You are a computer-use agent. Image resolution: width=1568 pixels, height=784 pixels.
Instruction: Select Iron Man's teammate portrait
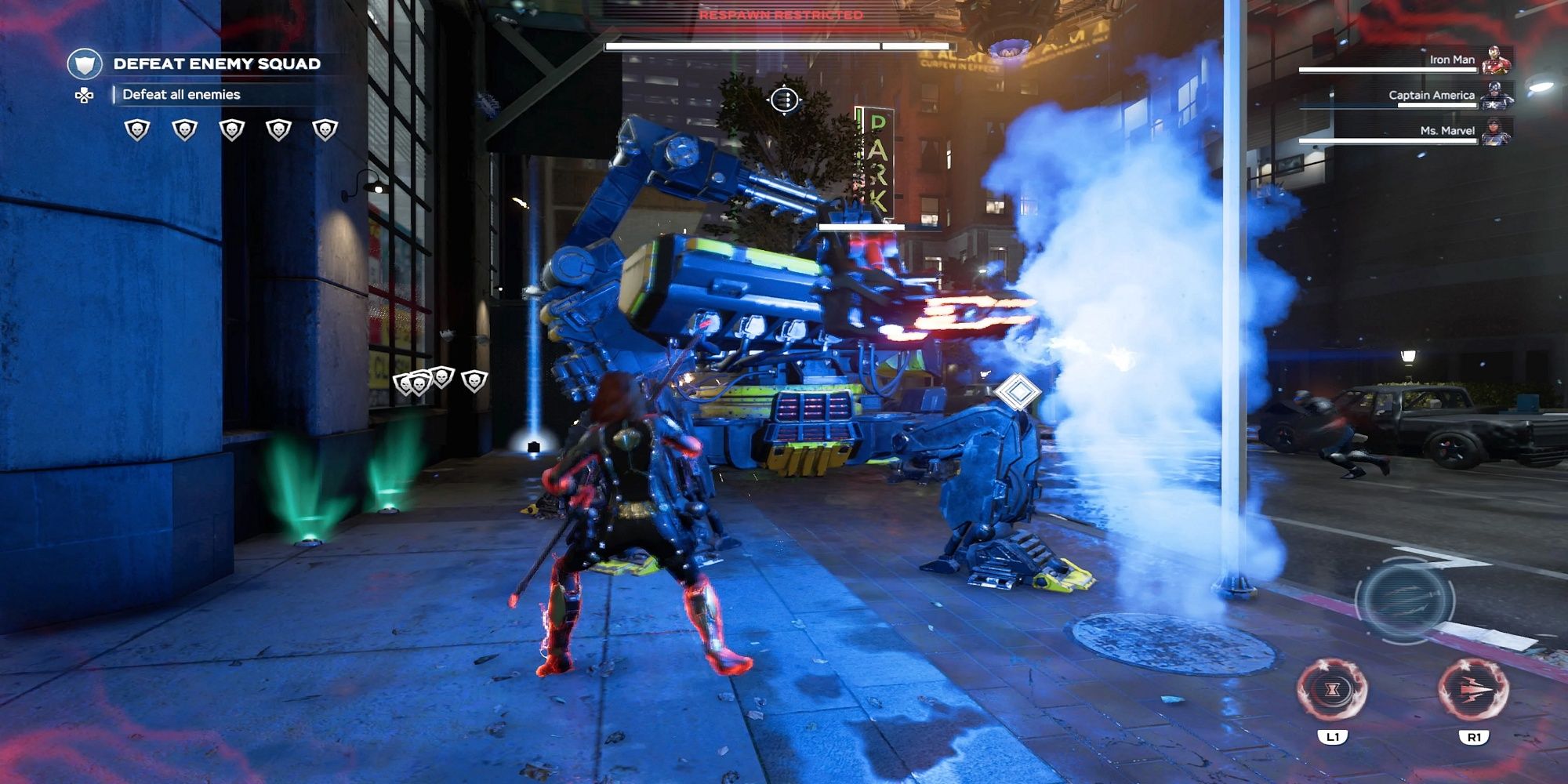(x=1496, y=60)
